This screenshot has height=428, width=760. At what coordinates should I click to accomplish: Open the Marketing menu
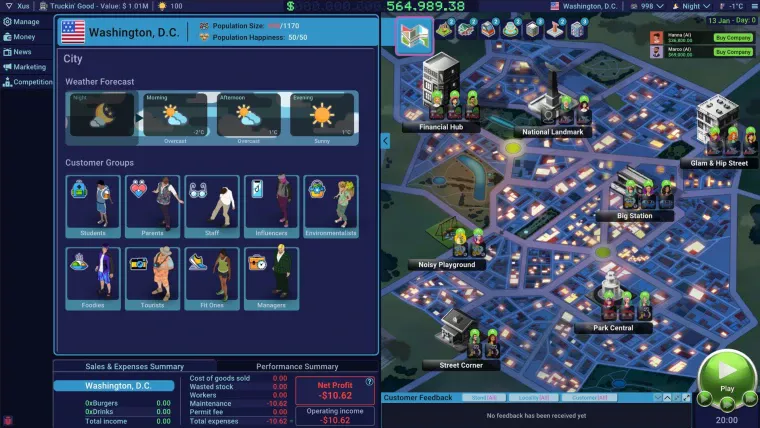25,67
